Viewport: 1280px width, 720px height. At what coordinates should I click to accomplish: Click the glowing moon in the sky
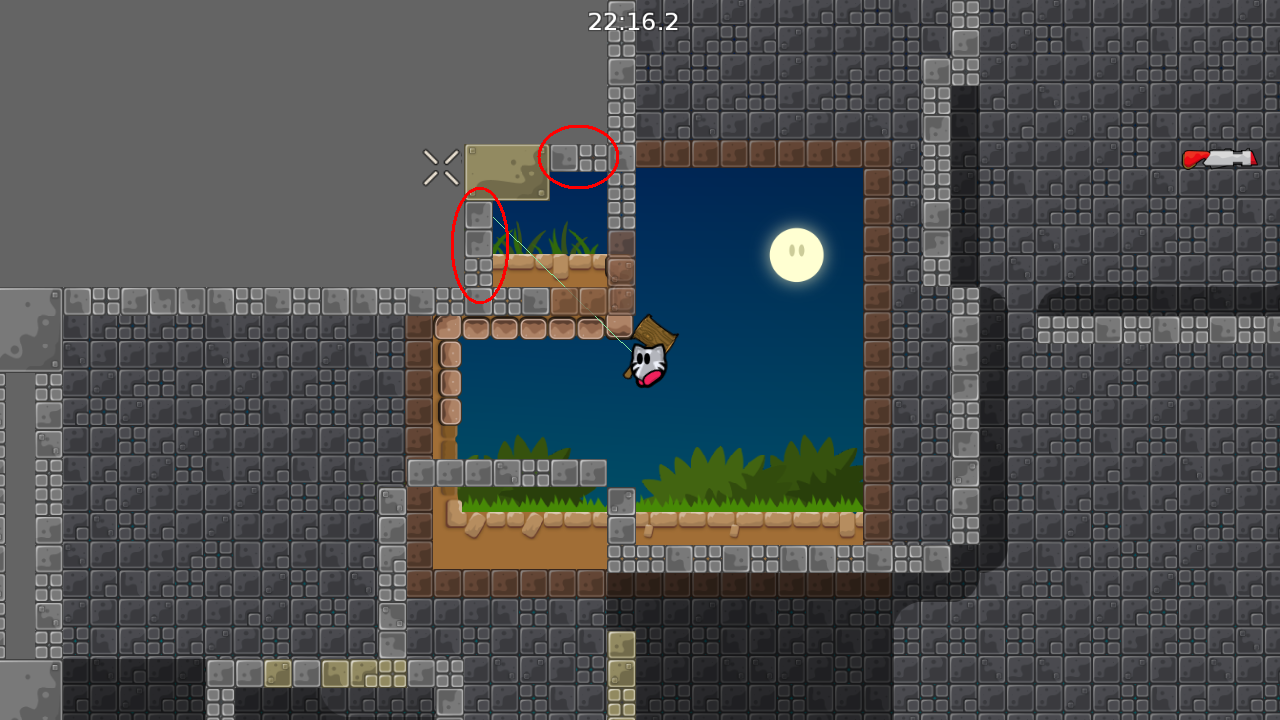coord(796,253)
